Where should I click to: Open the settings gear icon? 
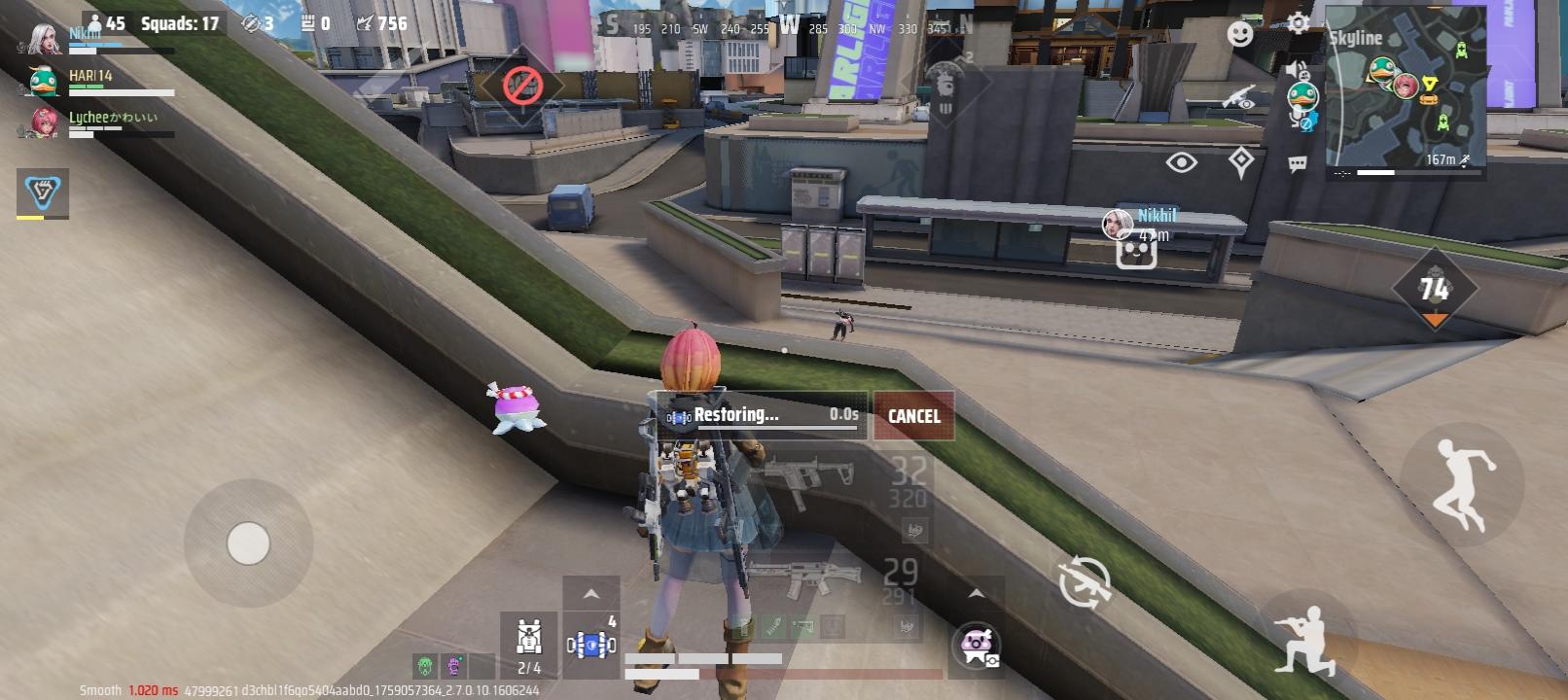(x=1297, y=22)
